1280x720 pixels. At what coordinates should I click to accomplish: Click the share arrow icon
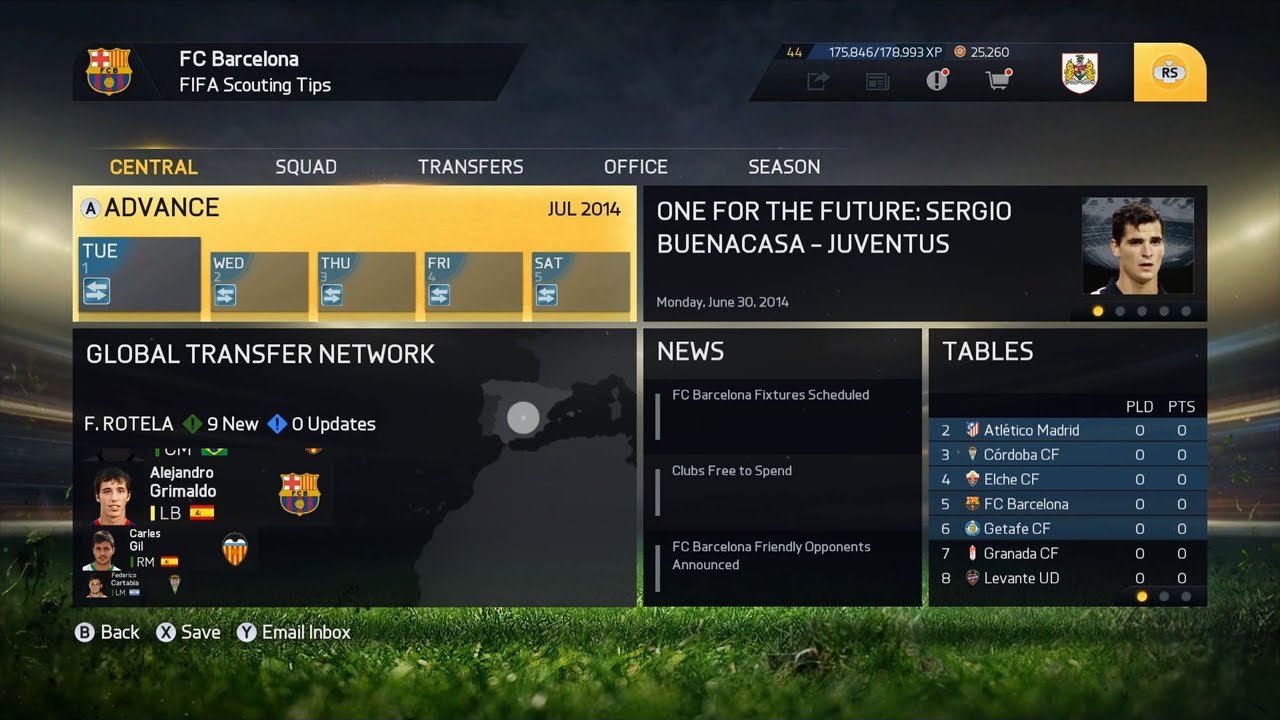coord(818,82)
